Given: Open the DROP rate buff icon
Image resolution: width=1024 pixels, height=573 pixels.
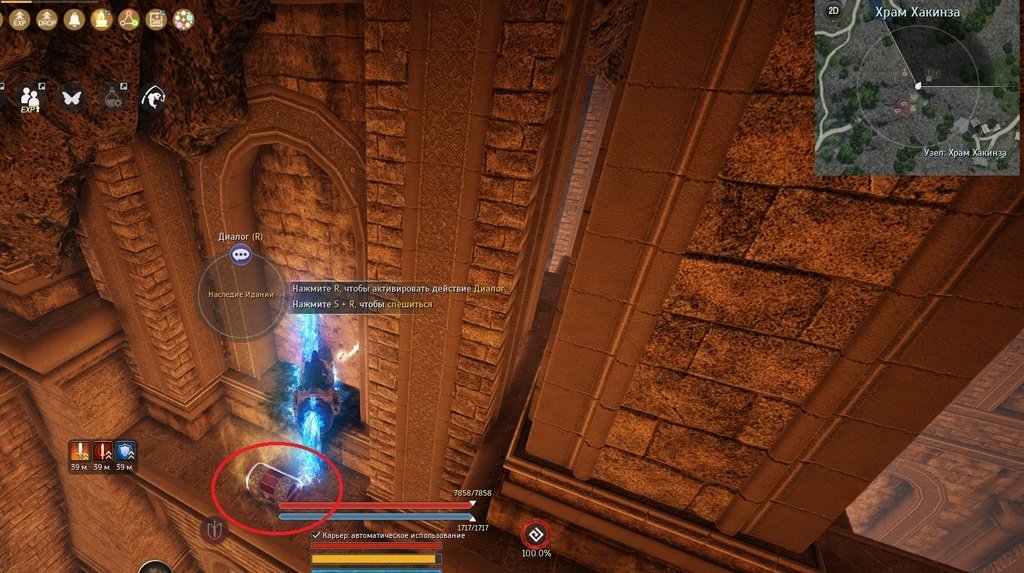Looking at the screenshot, I should pos(46,19).
